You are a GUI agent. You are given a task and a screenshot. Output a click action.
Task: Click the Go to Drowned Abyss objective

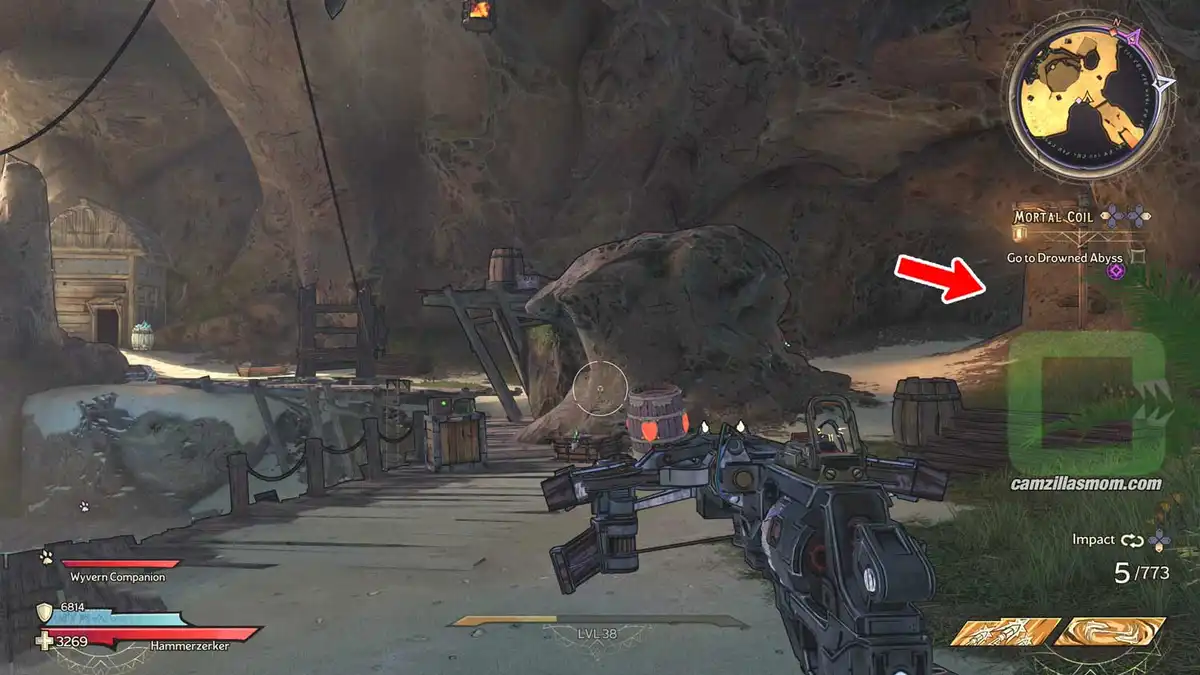pyautogui.click(x=1064, y=258)
